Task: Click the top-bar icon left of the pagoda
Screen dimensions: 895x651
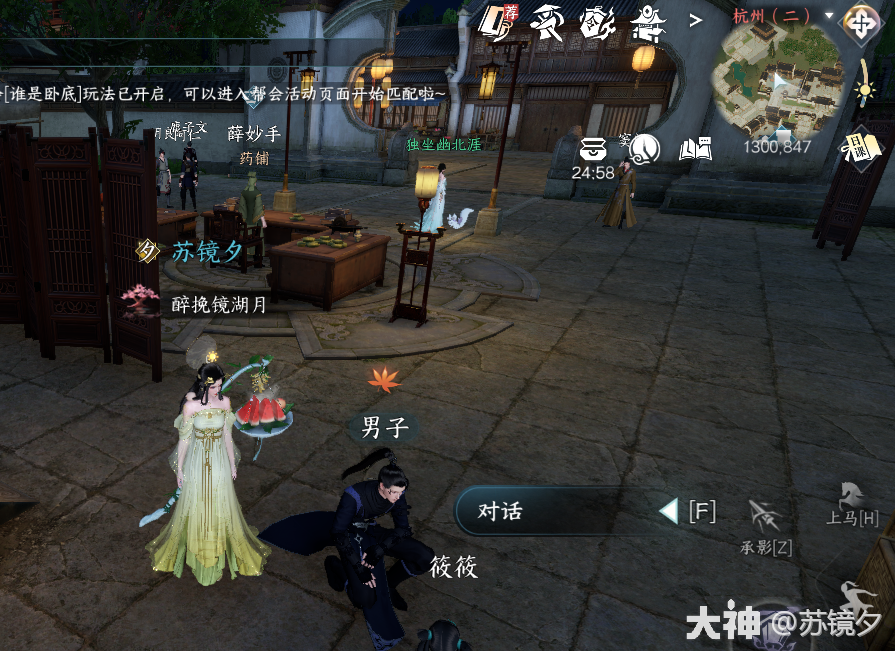Action: click(597, 21)
